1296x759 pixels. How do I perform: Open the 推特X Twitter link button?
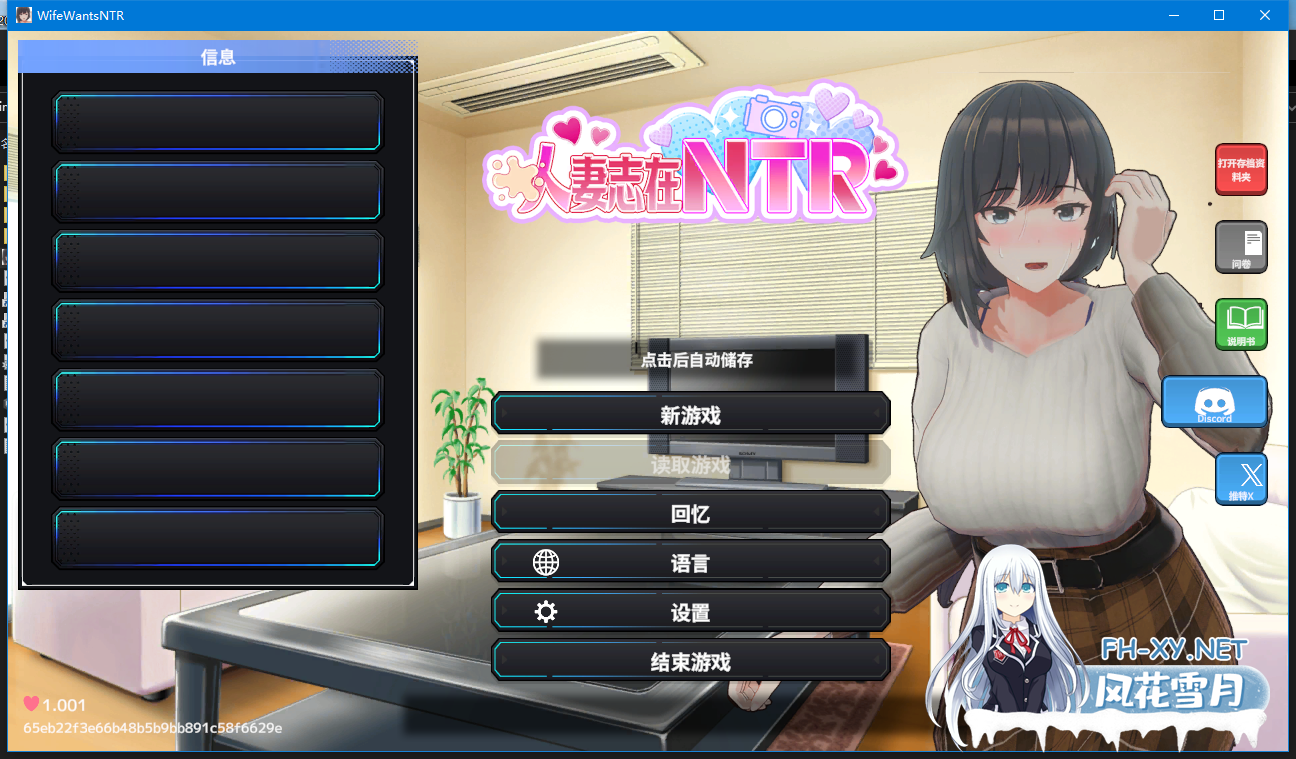[1241, 479]
